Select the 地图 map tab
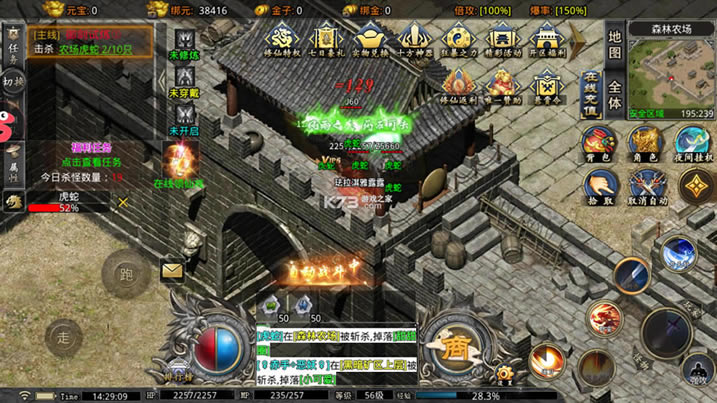This screenshot has height=403, width=717. point(615,45)
